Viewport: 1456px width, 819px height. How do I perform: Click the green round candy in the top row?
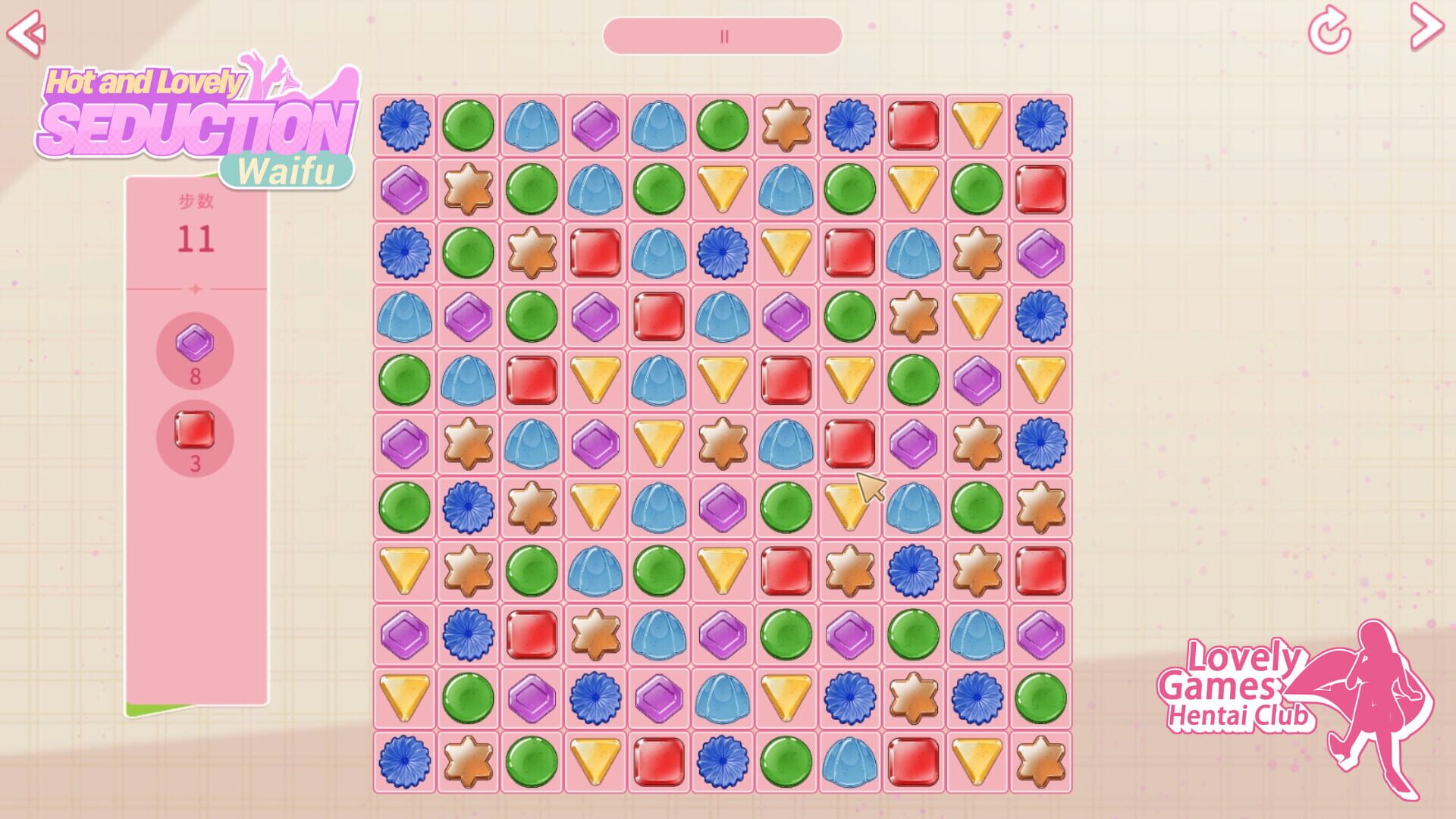click(x=468, y=127)
